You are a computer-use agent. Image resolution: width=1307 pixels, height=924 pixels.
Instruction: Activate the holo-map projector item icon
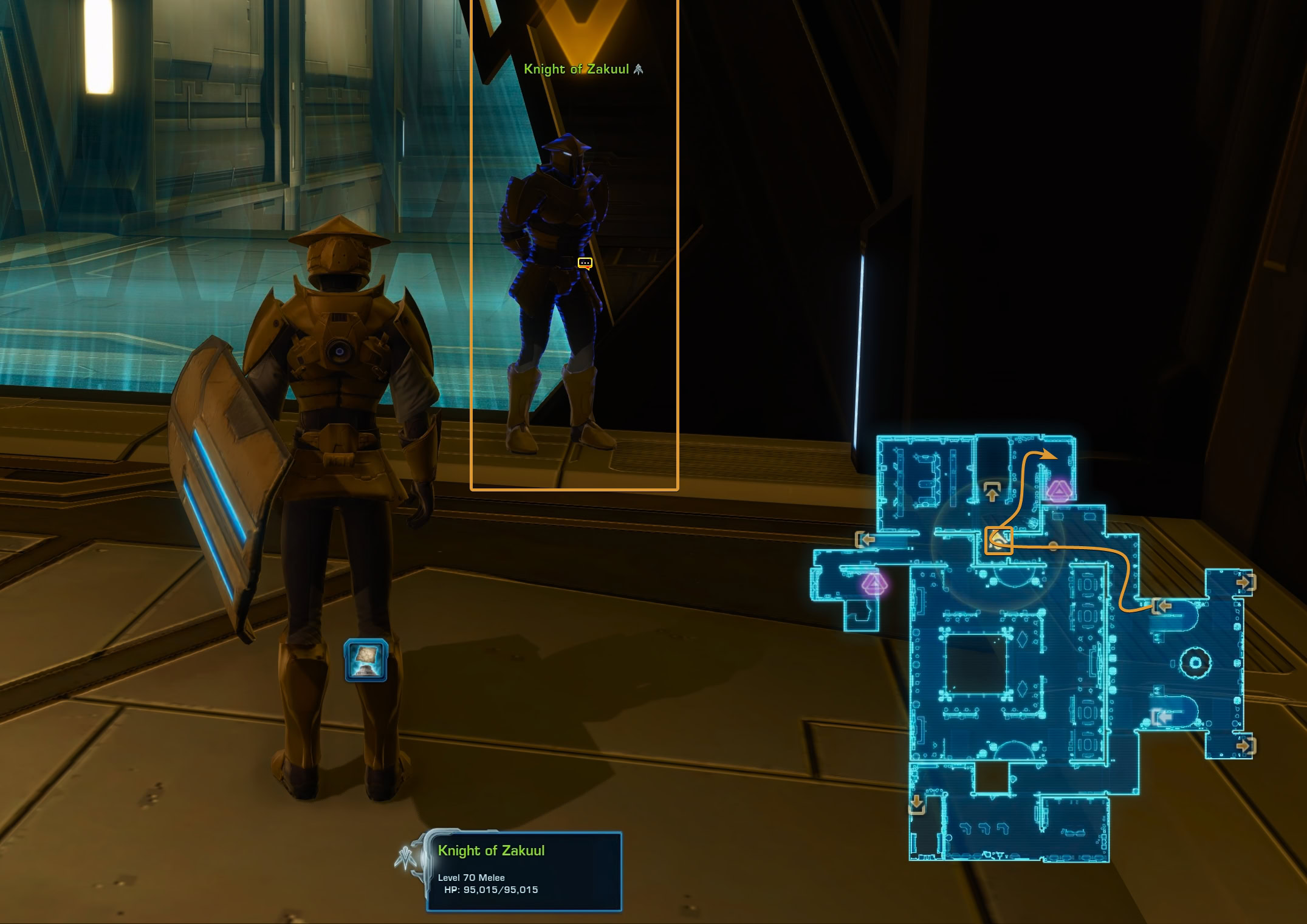tap(365, 660)
